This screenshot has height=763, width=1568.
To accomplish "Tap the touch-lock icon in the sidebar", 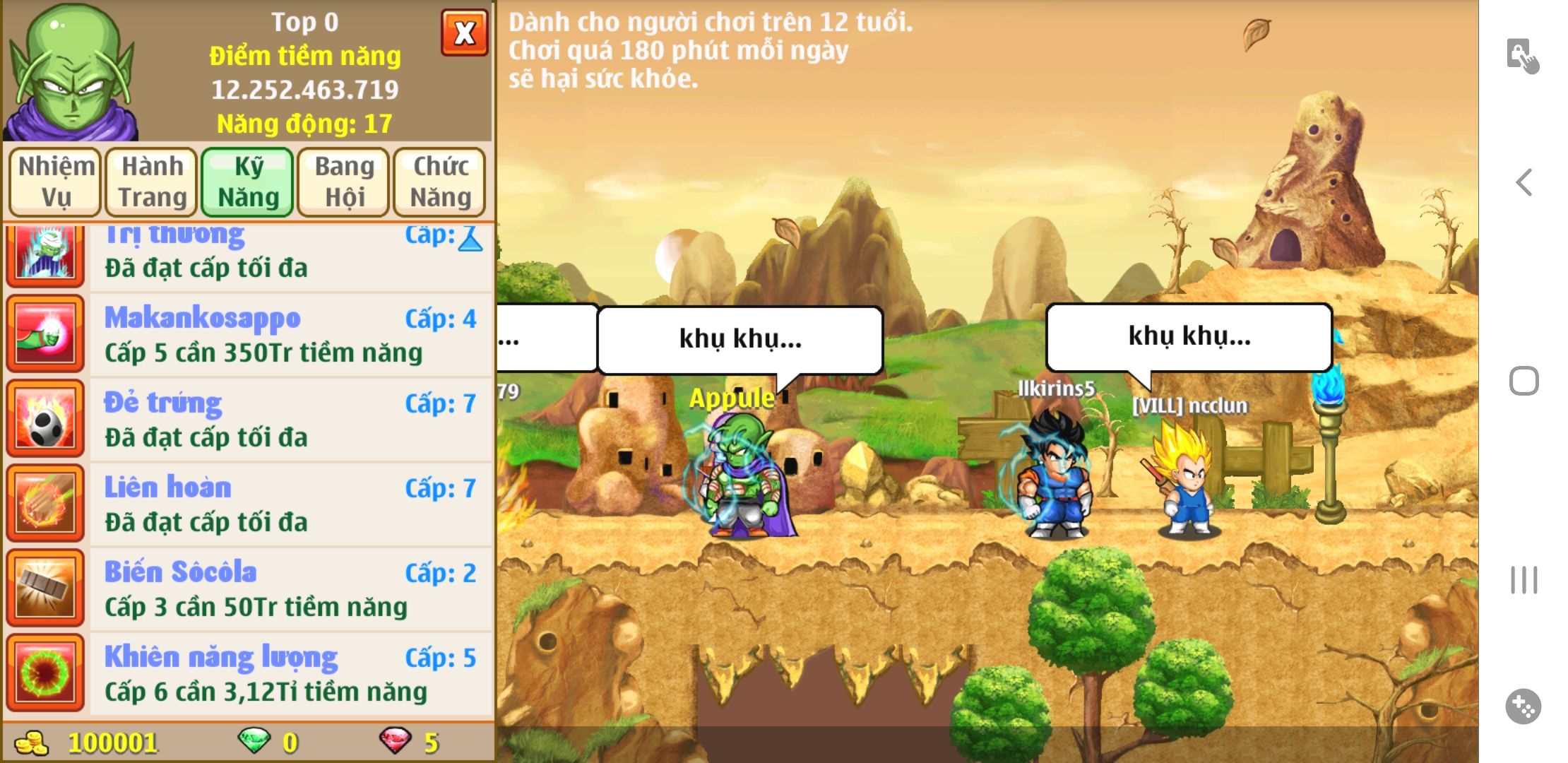I will coord(1522,55).
